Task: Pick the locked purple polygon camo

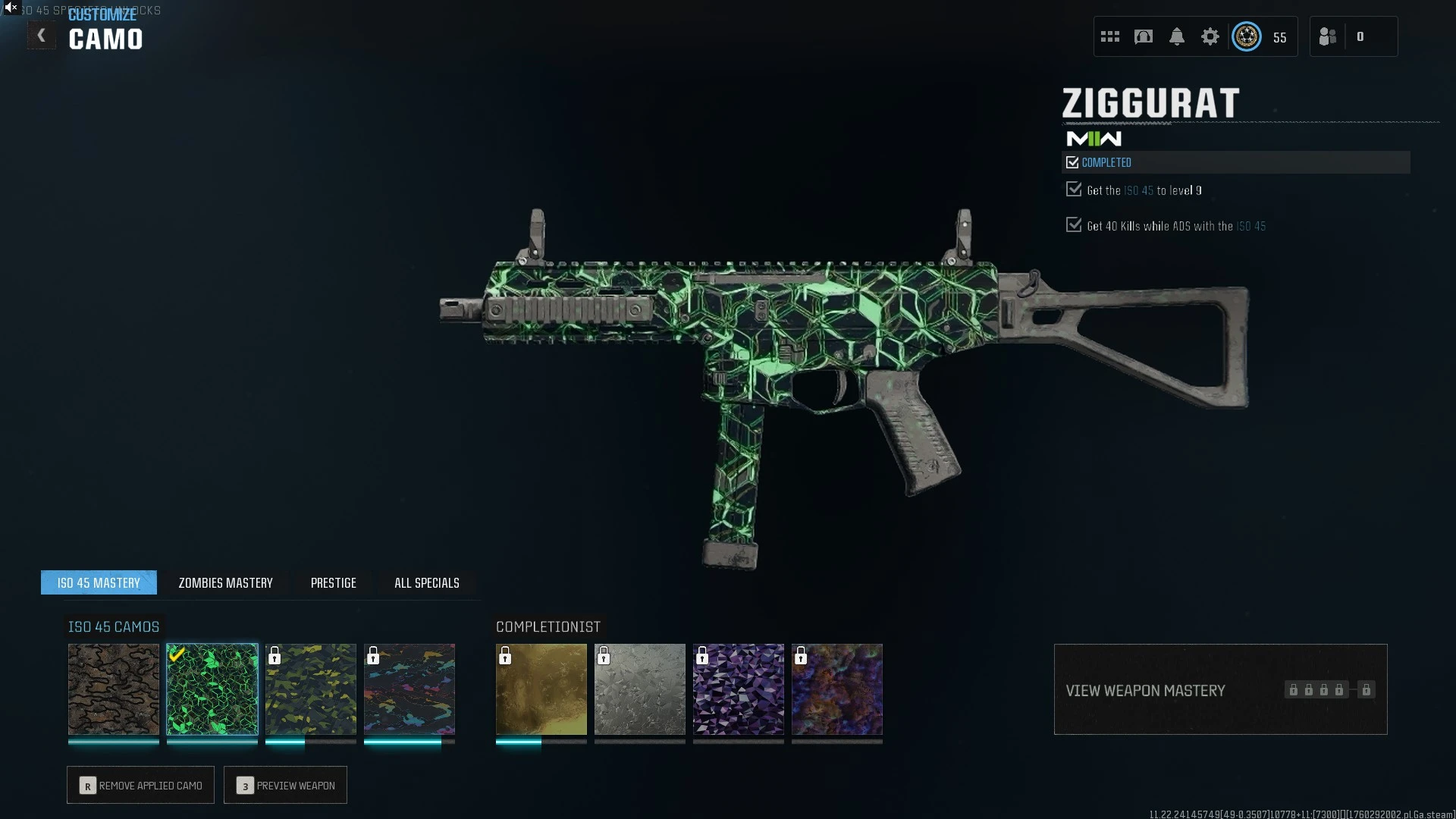Action: click(739, 689)
